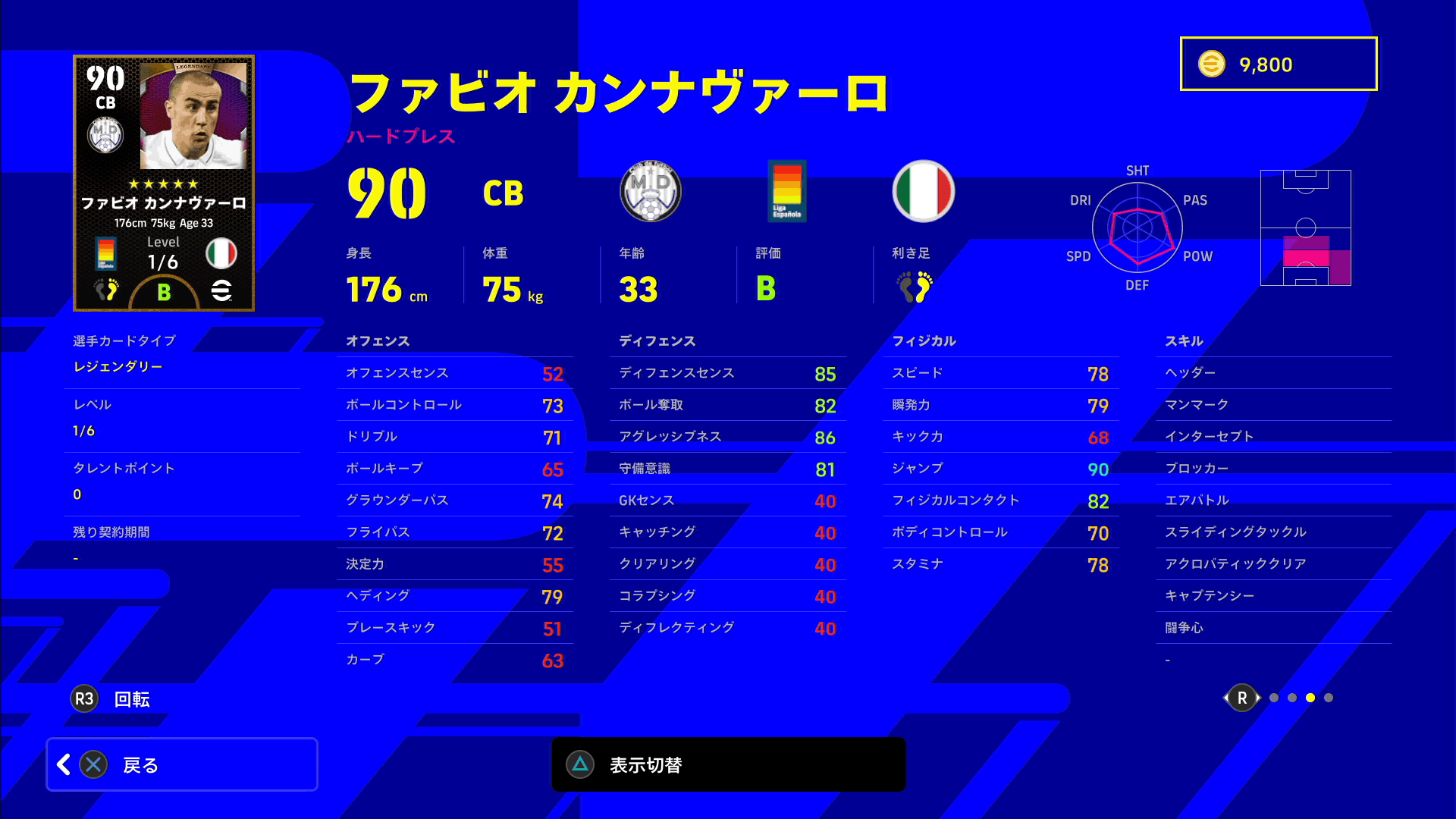This screenshot has height=819, width=1456.
Task: Jump to the highlighted yellow page dot
Action: click(1310, 698)
